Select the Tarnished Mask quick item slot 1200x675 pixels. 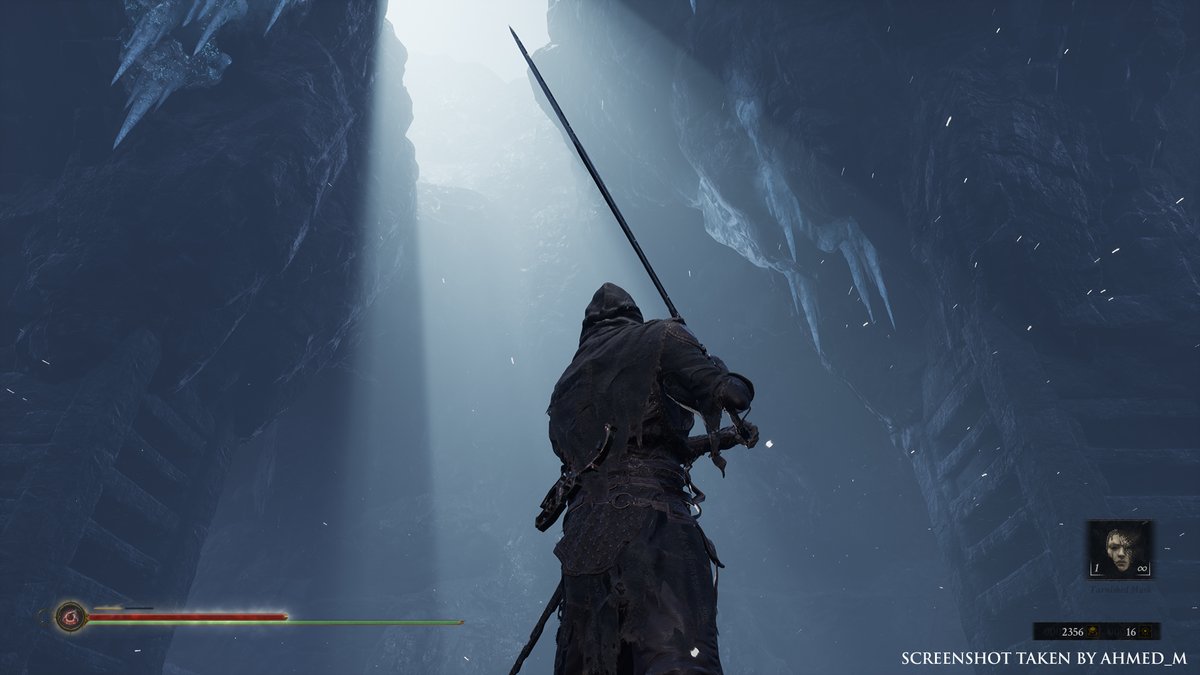[x=1120, y=549]
